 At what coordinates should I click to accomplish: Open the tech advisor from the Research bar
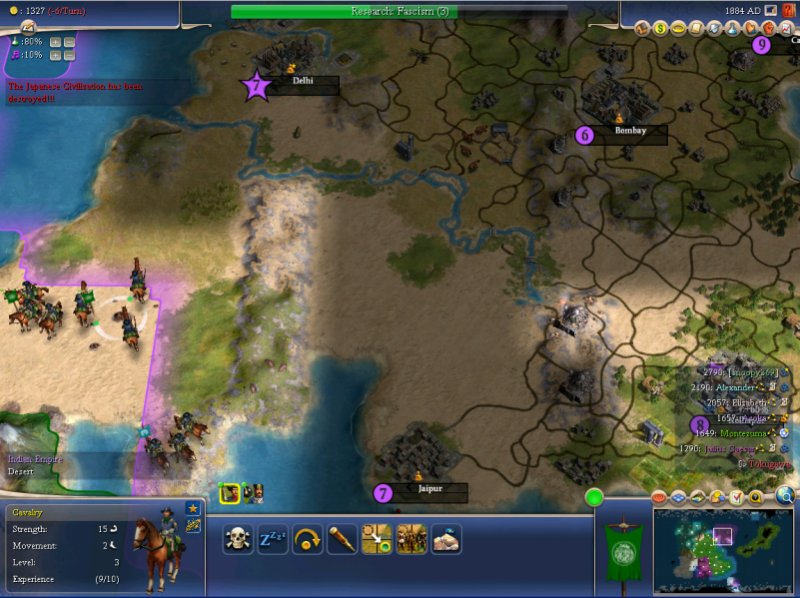[399, 11]
